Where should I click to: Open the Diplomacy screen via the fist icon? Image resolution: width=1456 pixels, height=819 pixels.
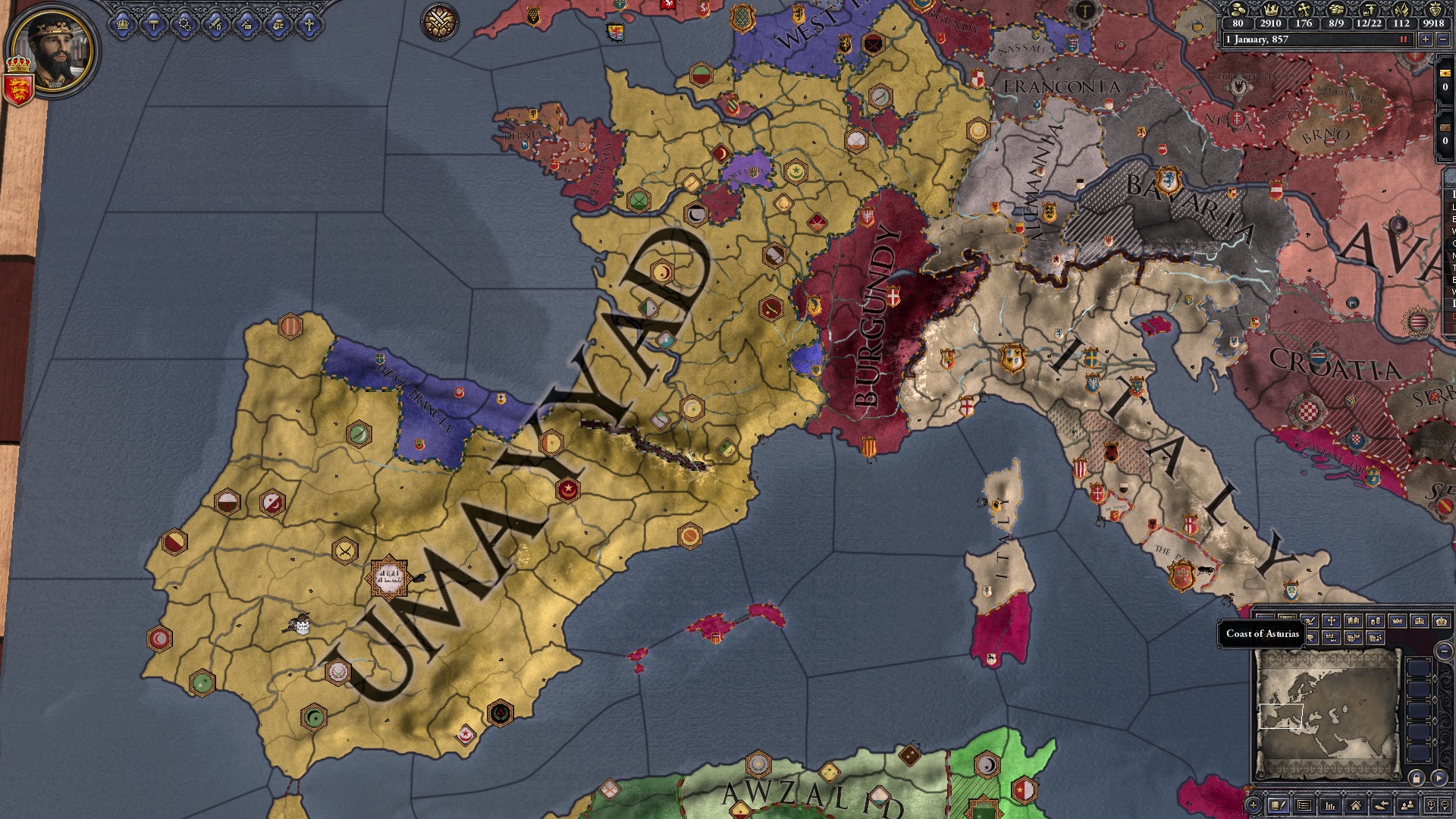279,25
